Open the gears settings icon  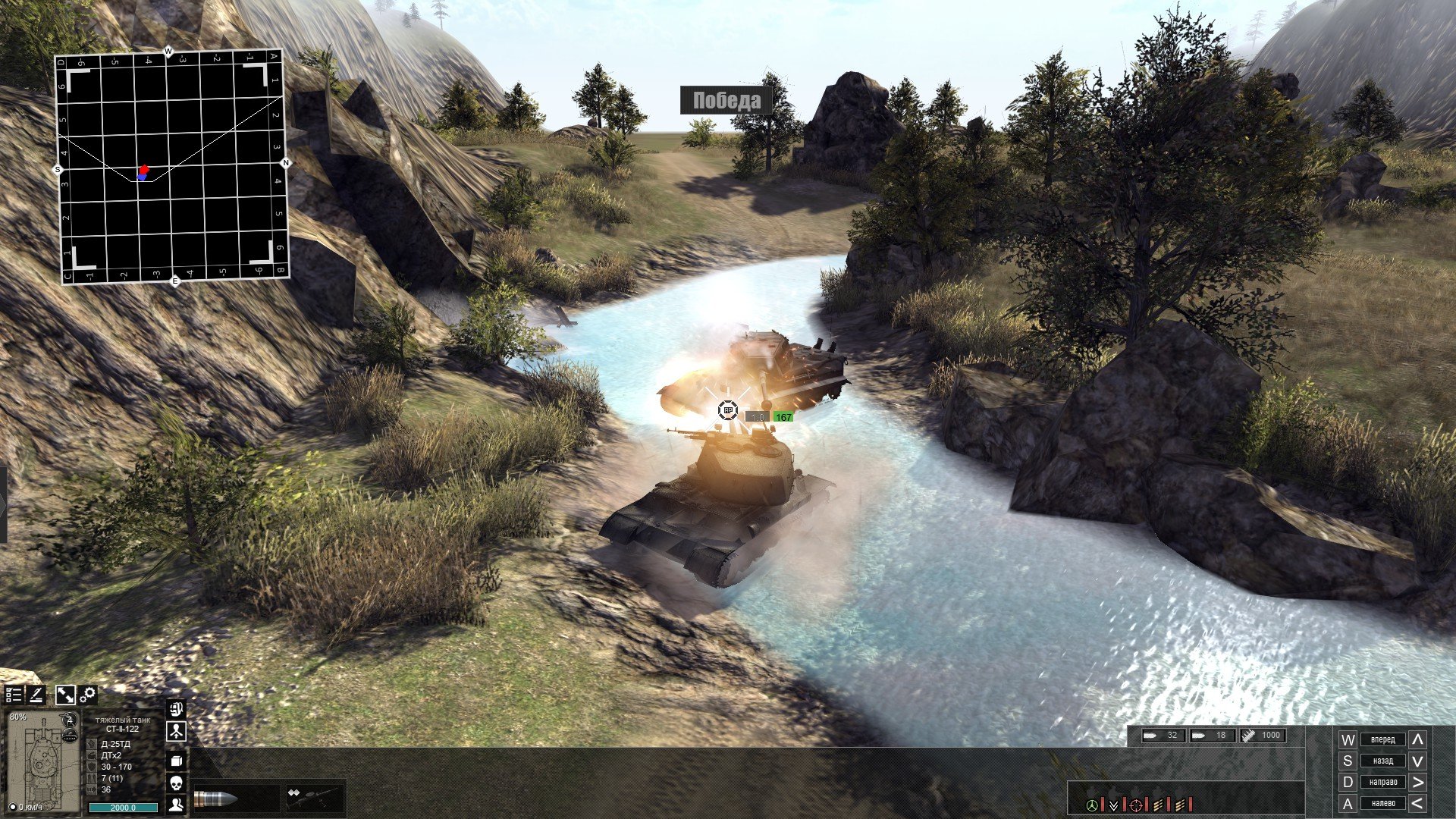pyautogui.click(x=88, y=695)
